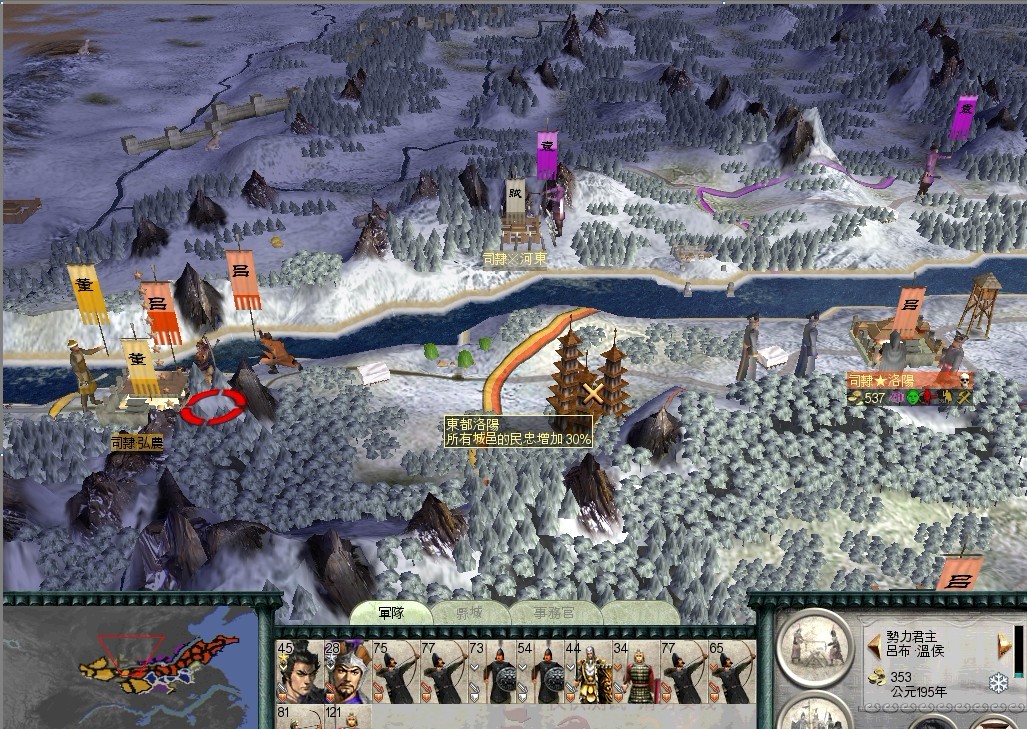Choose the red-armored unit card numbered 34
Viewport: 1027px width, 729px height.
pos(634,672)
